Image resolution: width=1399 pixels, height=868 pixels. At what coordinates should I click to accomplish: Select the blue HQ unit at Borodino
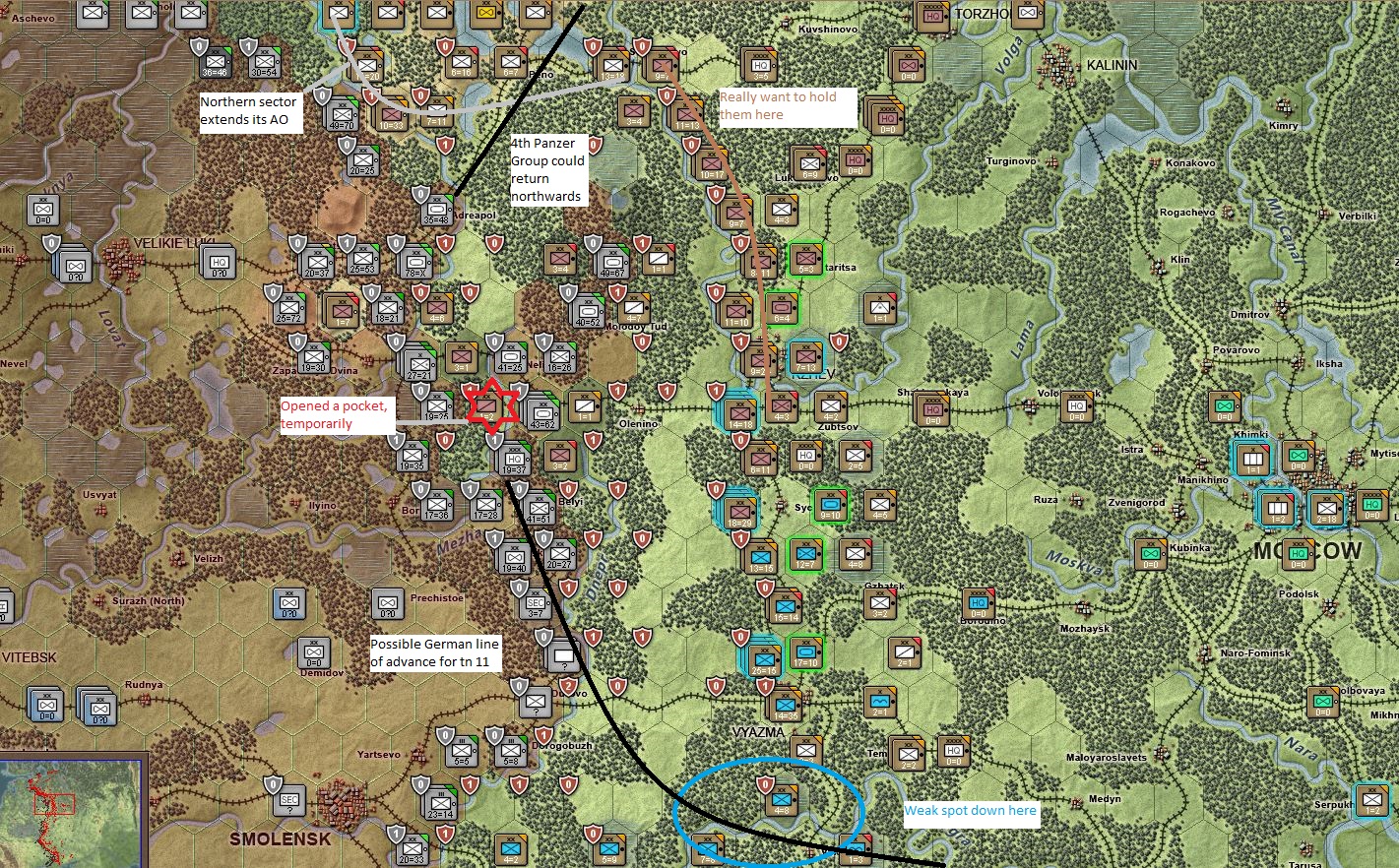979,603
